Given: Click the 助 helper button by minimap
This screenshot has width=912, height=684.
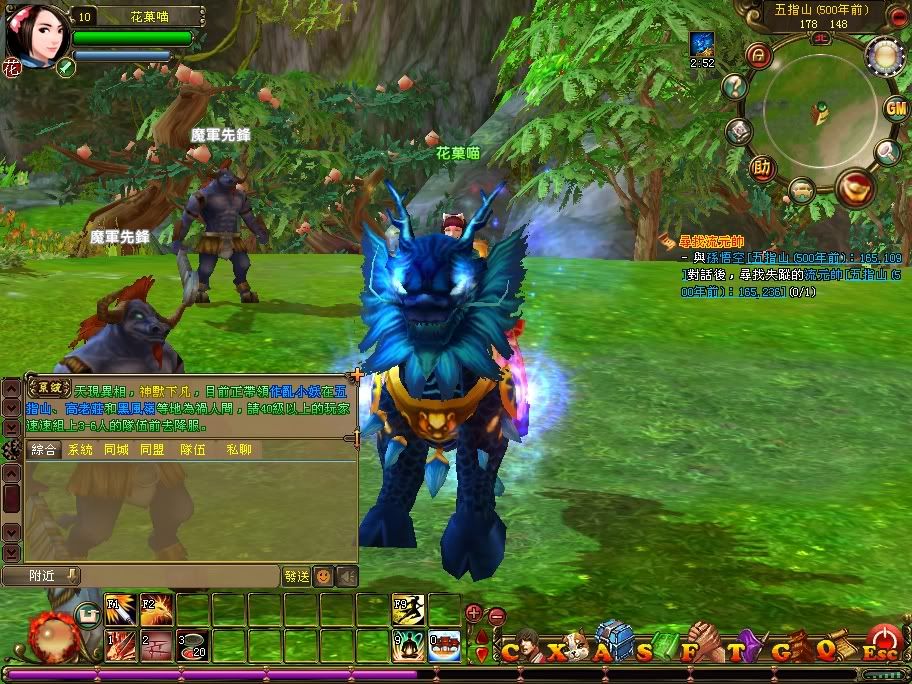Looking at the screenshot, I should (762, 167).
